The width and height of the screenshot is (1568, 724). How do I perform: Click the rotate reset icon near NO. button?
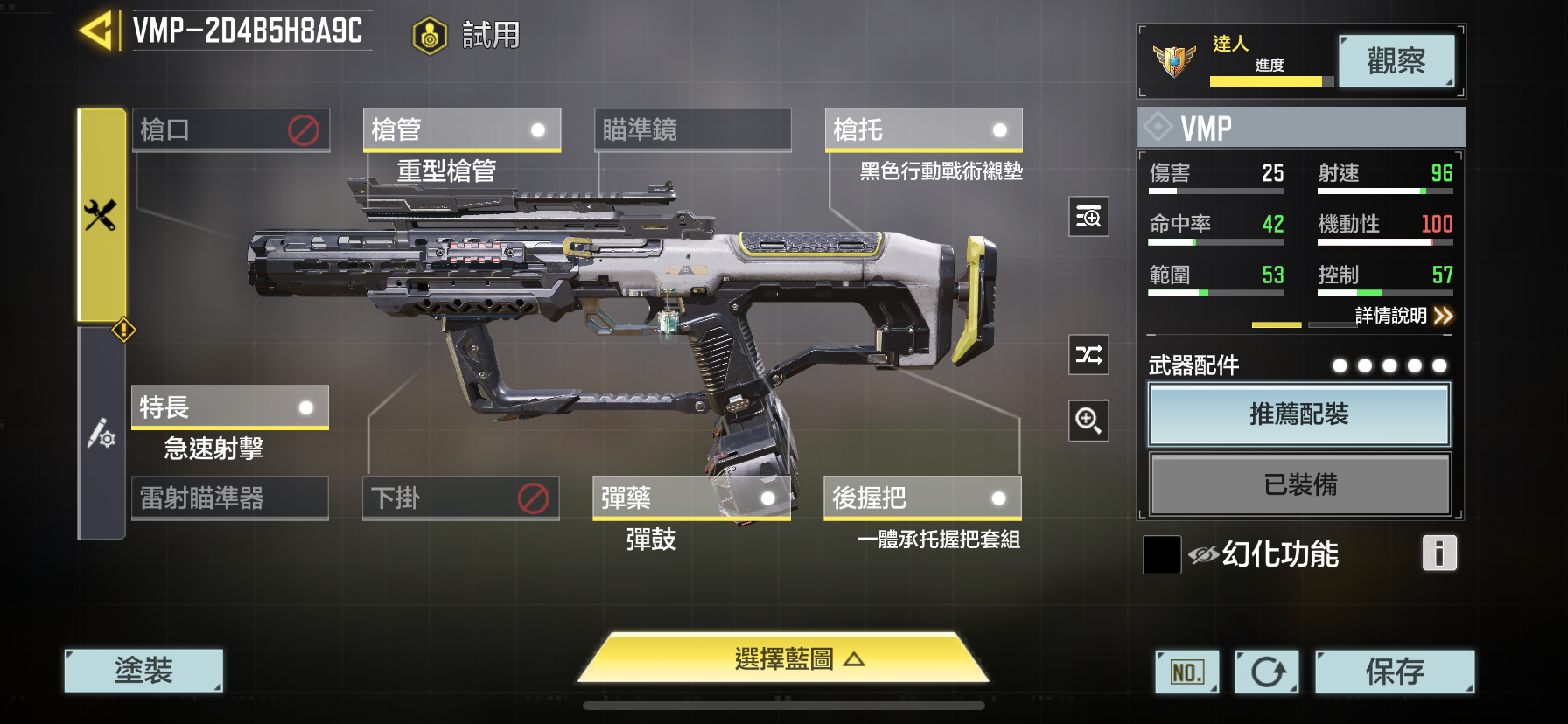click(x=1266, y=671)
